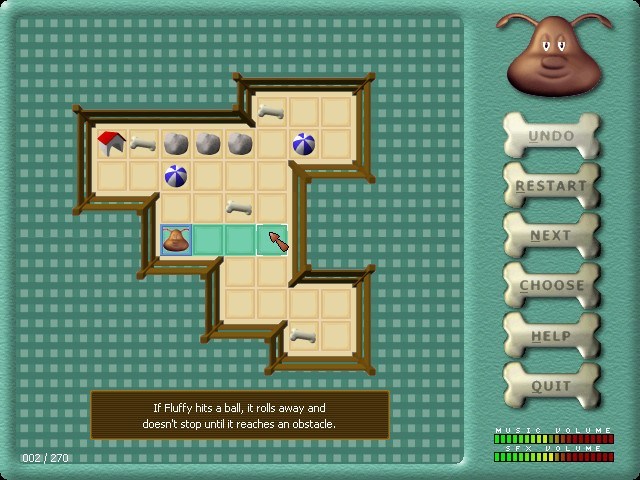Show the Help screen
Viewport: 640px width, 480px height.
pos(551,336)
